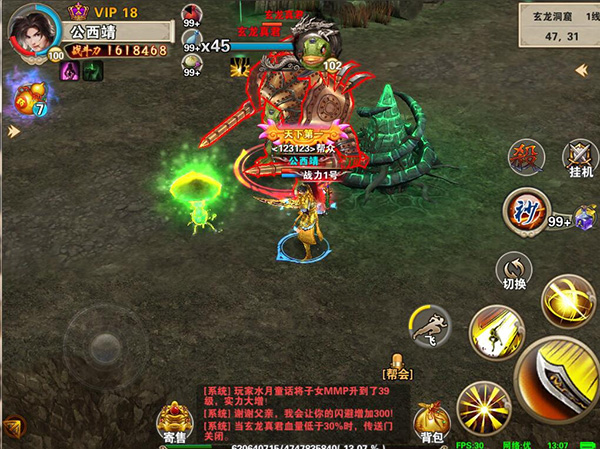Use the blue potion with 99+

coord(190,41)
